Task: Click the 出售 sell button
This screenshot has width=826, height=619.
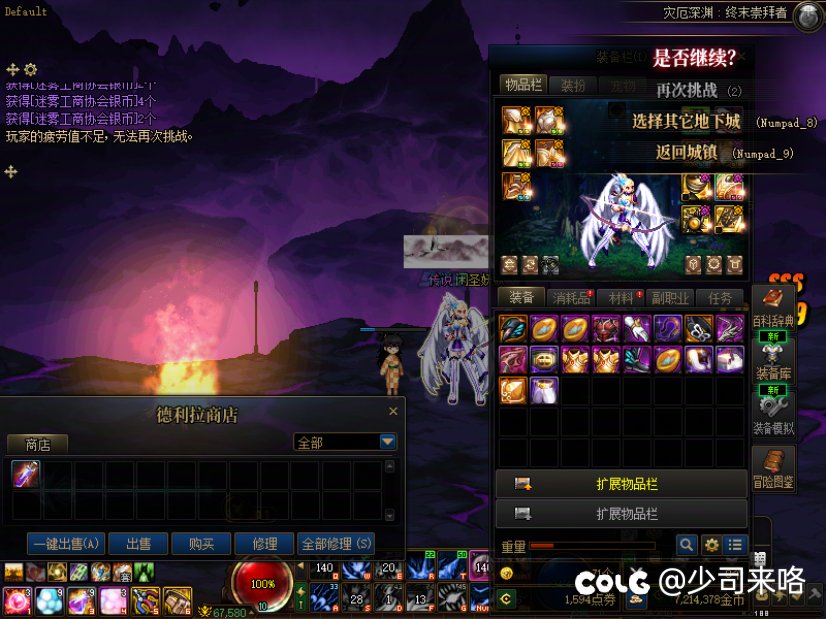Action: pyautogui.click(x=138, y=544)
